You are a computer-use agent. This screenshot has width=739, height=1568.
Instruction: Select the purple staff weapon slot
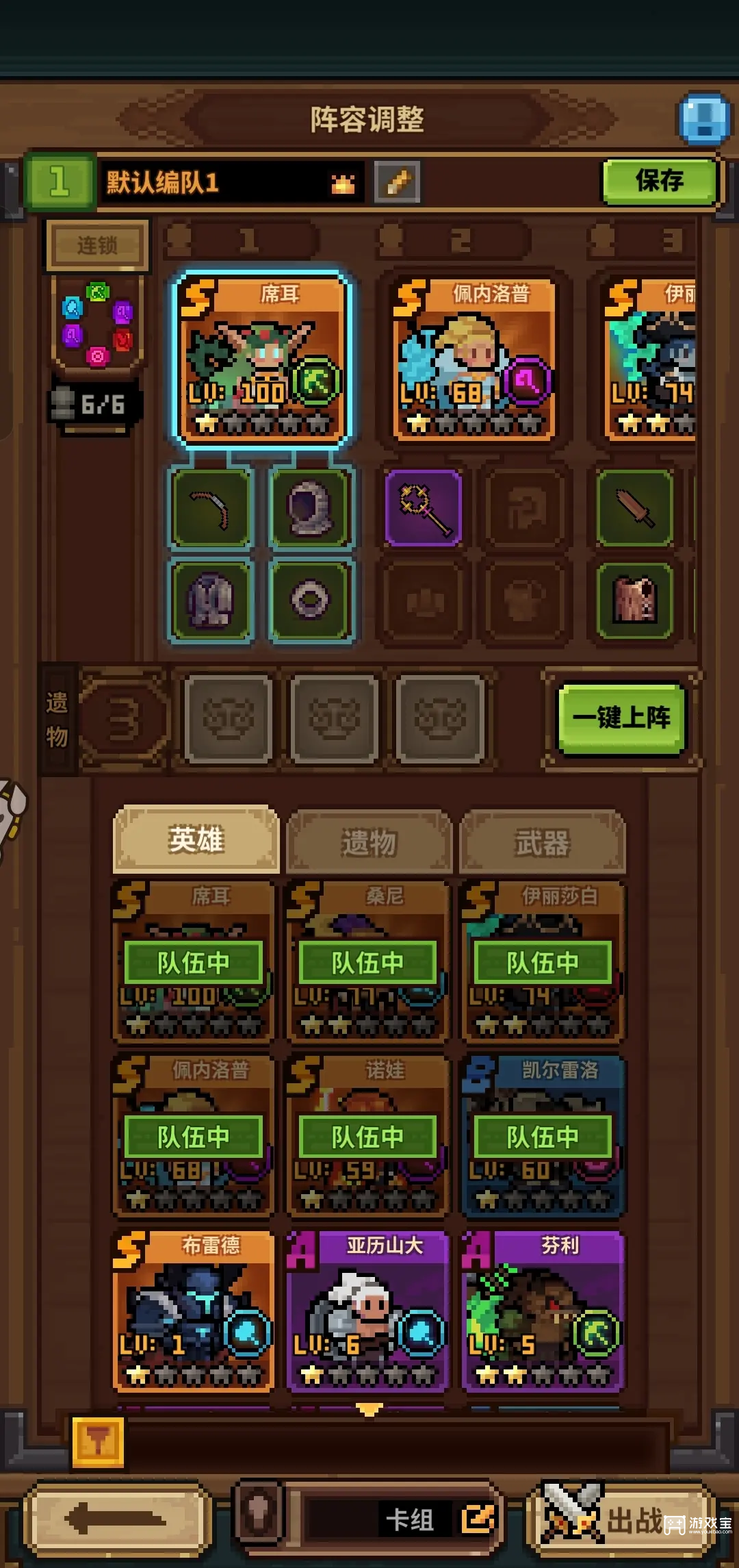[x=423, y=507]
